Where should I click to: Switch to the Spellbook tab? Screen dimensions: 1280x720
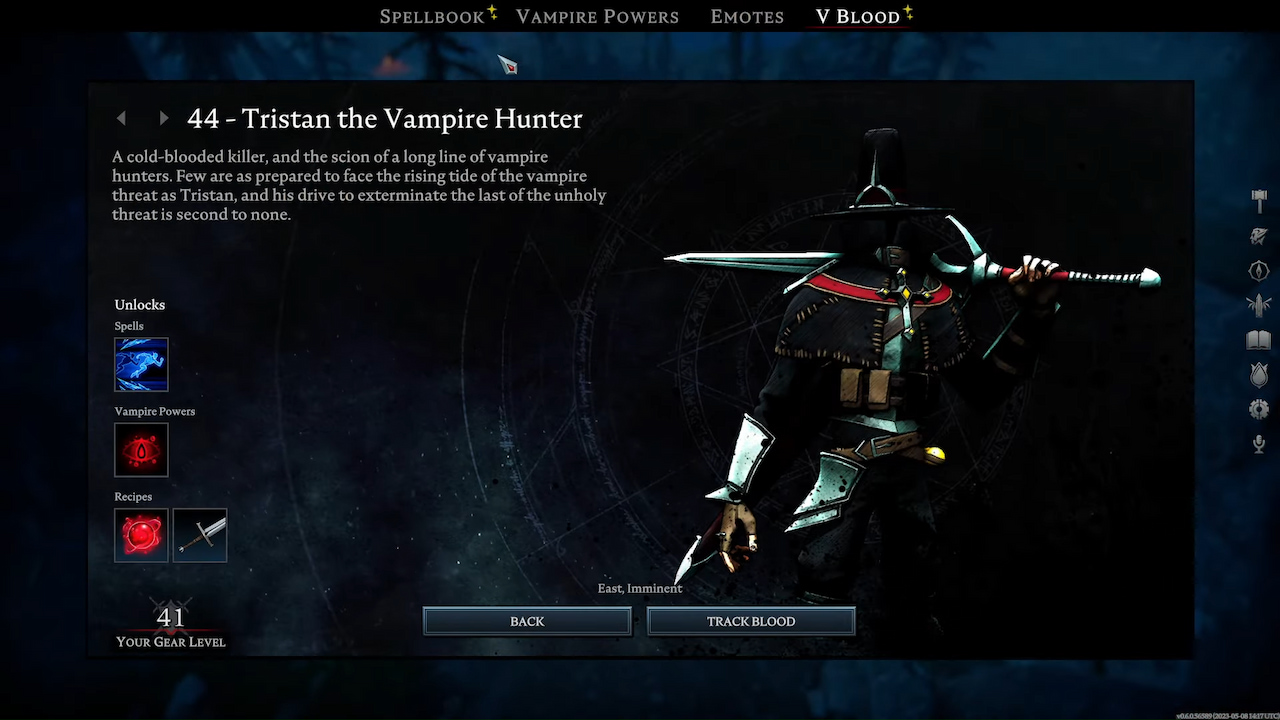point(430,17)
